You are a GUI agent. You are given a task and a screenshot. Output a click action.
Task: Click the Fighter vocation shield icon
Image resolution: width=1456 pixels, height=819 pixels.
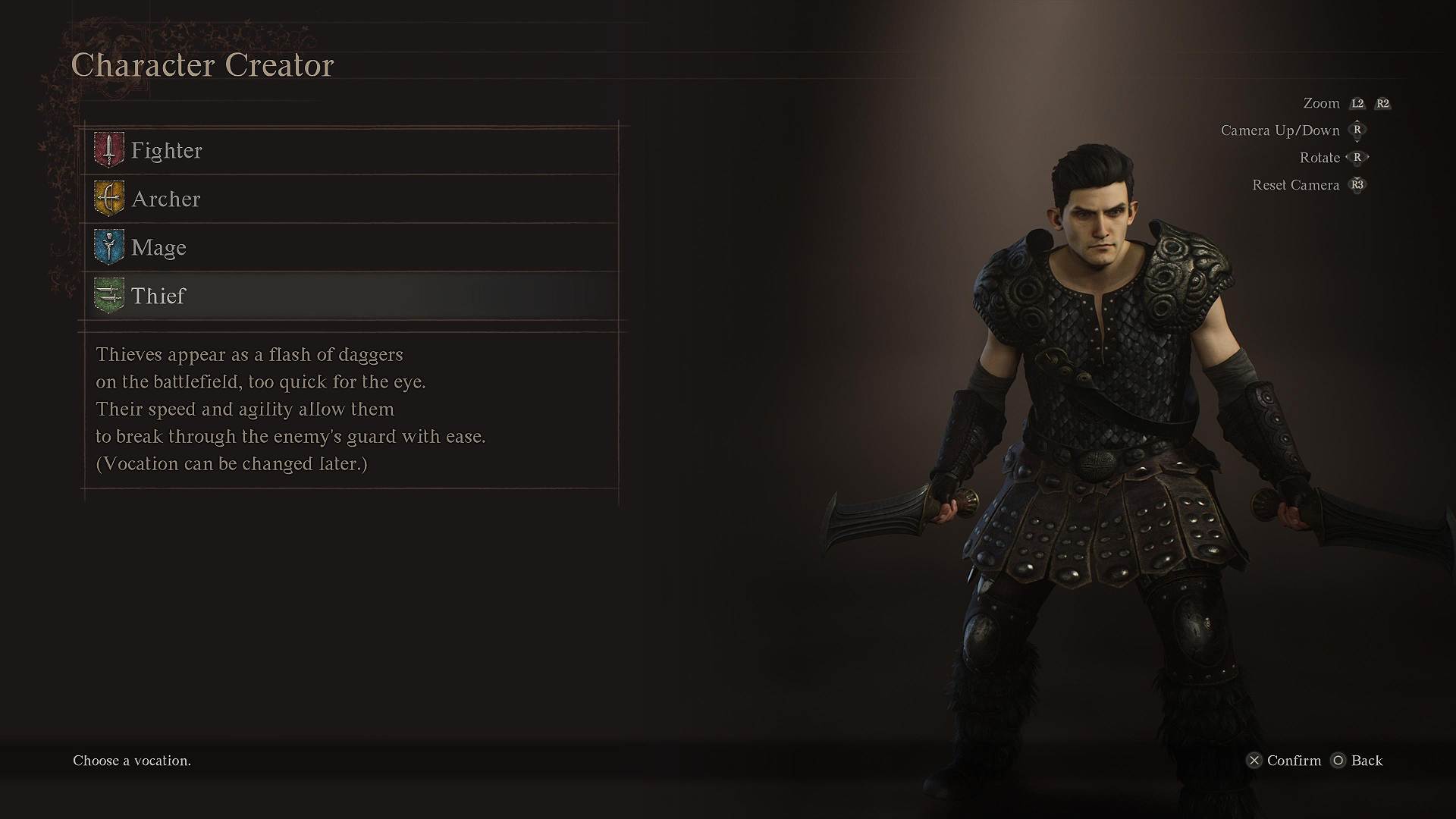pyautogui.click(x=108, y=150)
